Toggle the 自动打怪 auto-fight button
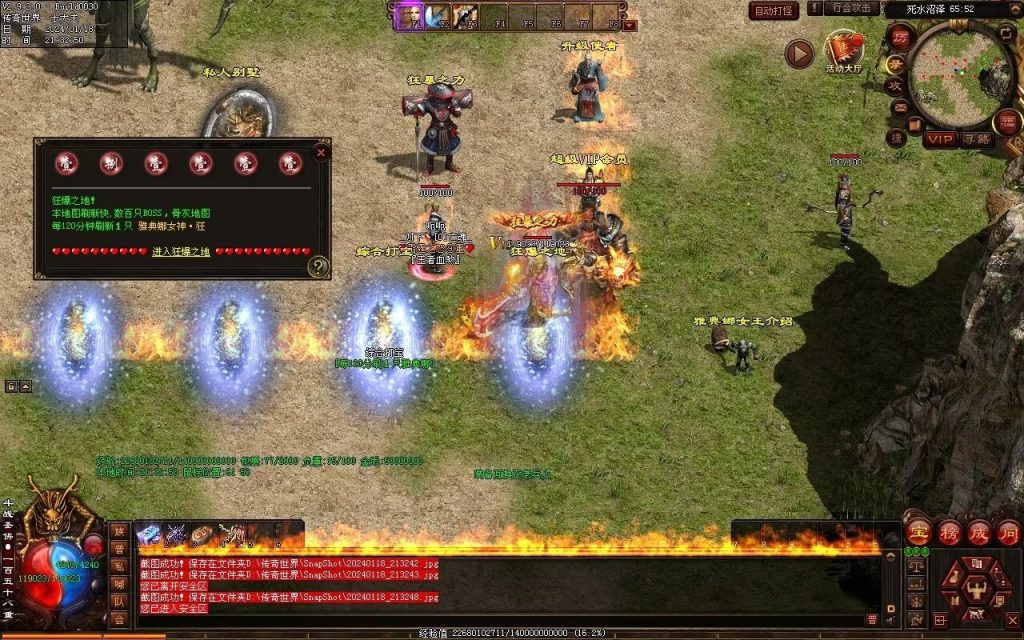 point(774,11)
